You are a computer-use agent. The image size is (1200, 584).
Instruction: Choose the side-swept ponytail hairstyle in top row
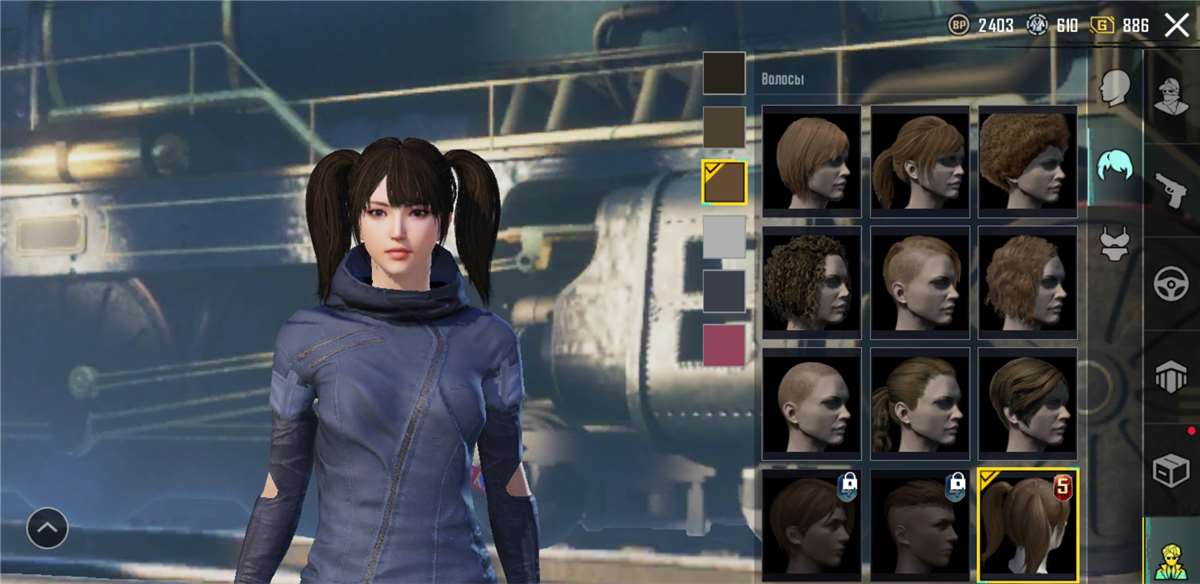pos(919,160)
